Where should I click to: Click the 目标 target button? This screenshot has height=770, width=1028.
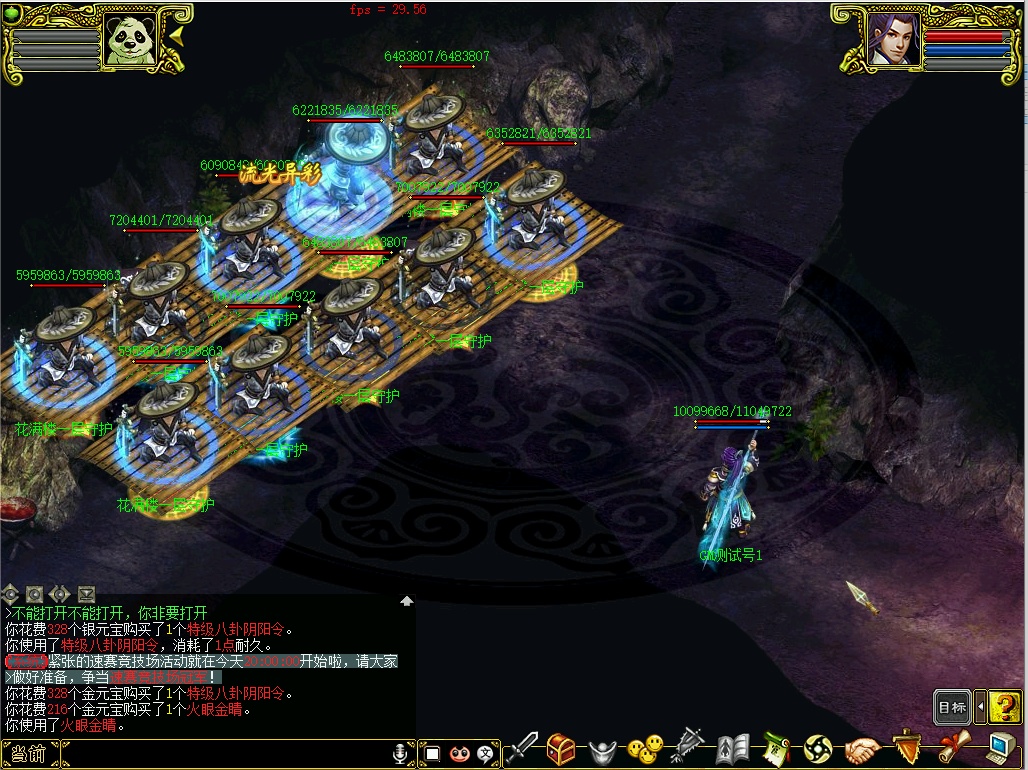point(952,707)
